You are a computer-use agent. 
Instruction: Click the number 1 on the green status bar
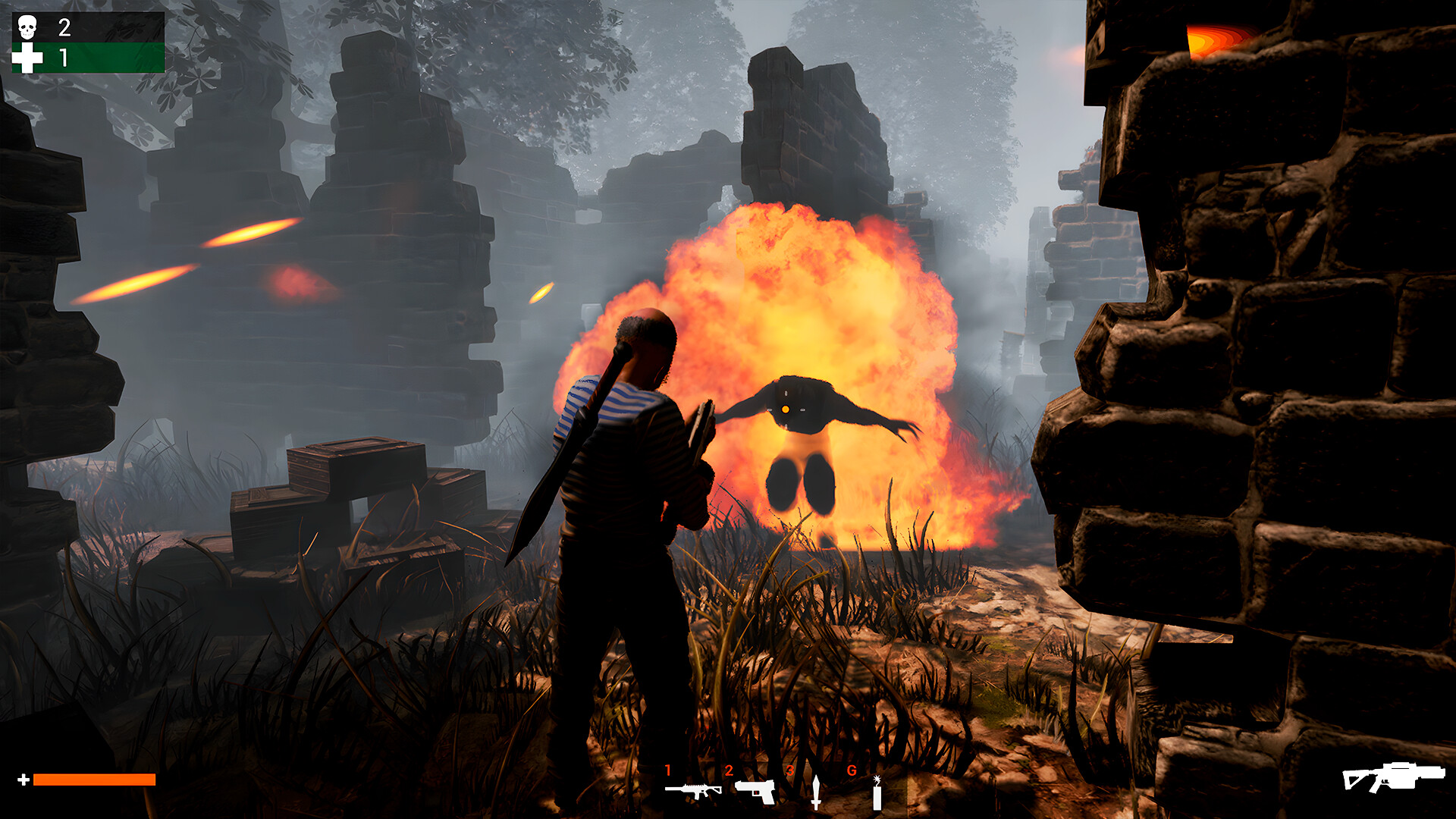63,58
